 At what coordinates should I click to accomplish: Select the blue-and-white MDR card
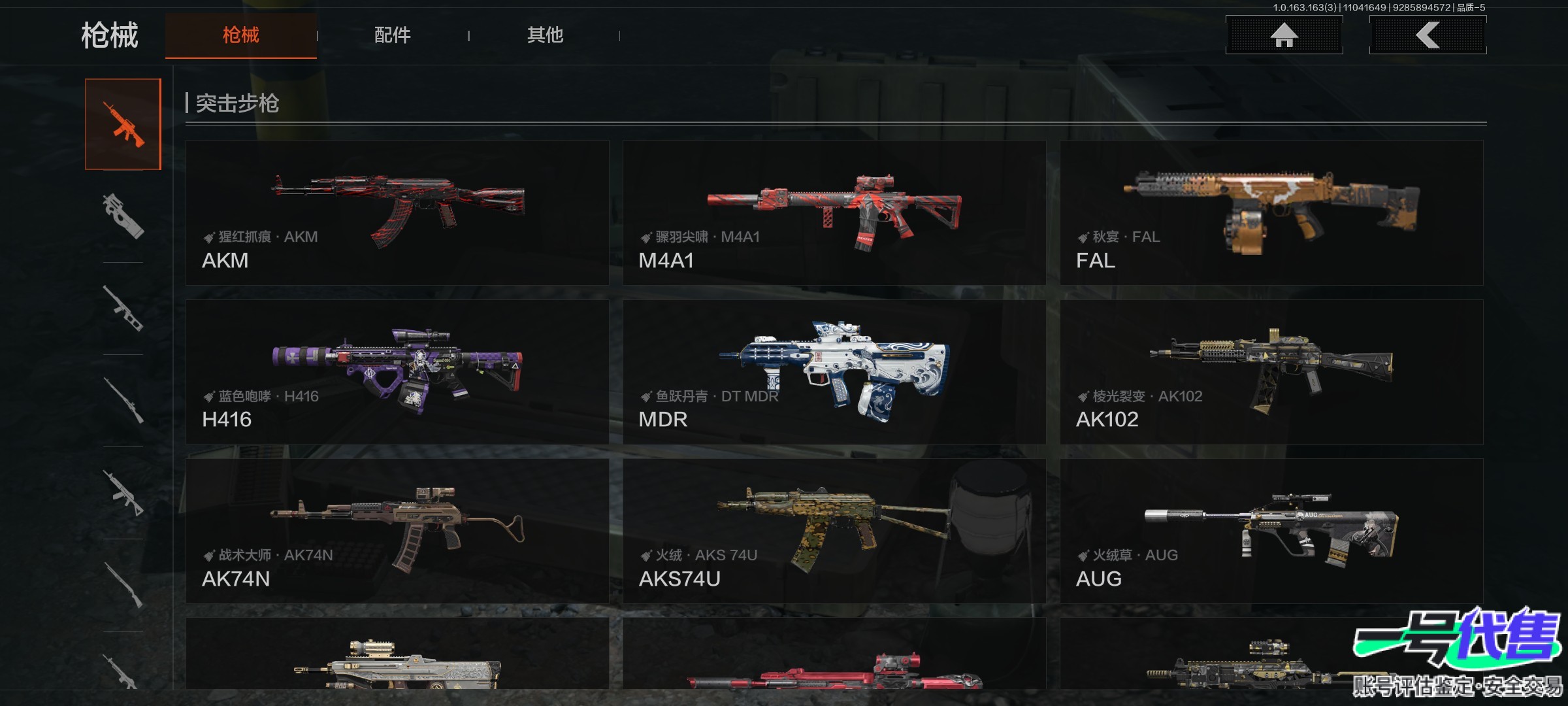pos(834,372)
